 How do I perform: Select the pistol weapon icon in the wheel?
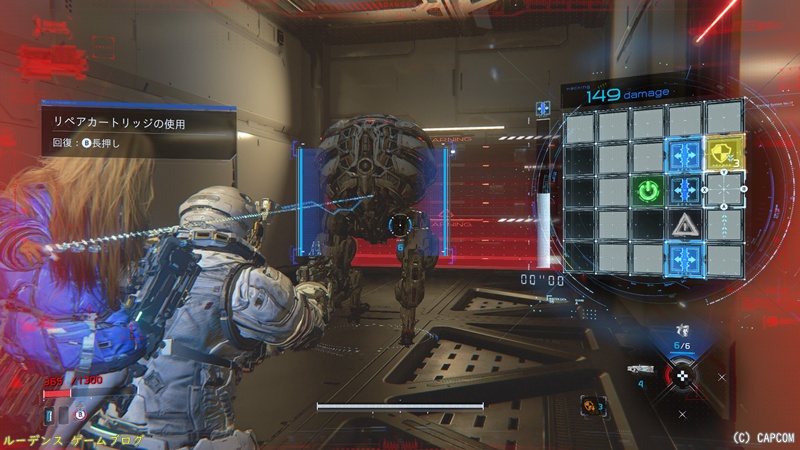684,329
